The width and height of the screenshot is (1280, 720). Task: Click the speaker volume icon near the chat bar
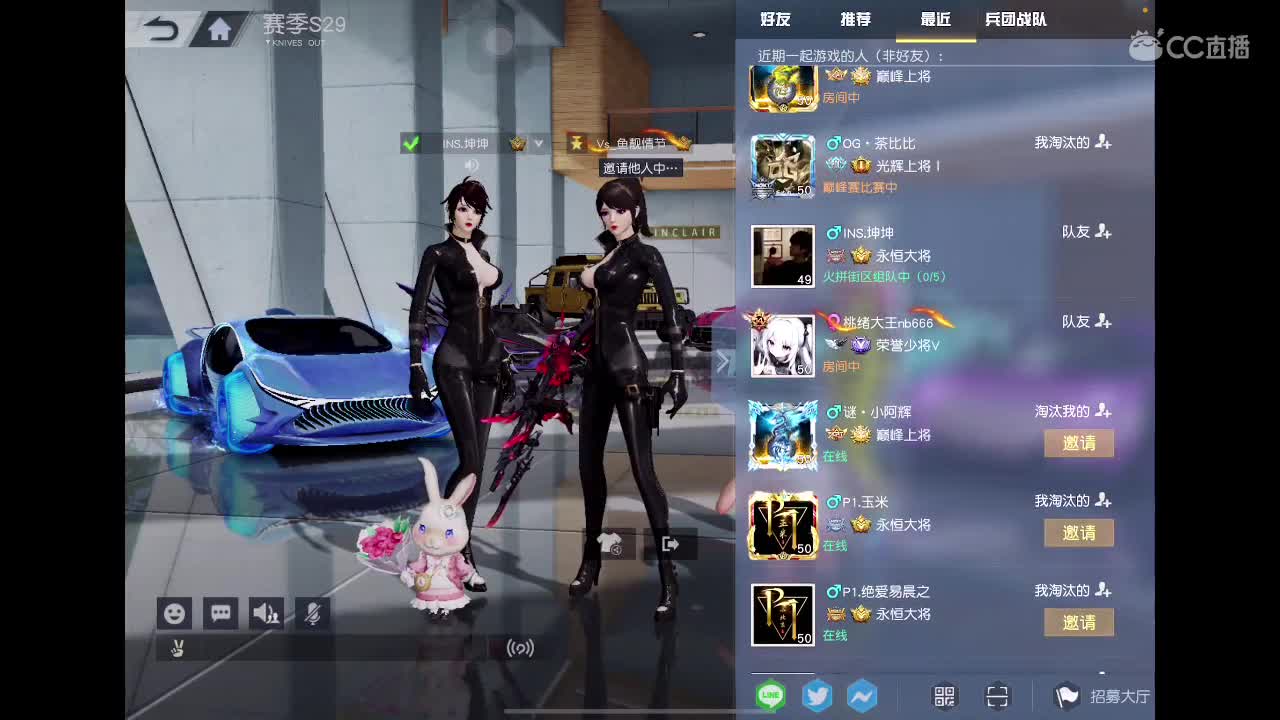point(265,613)
